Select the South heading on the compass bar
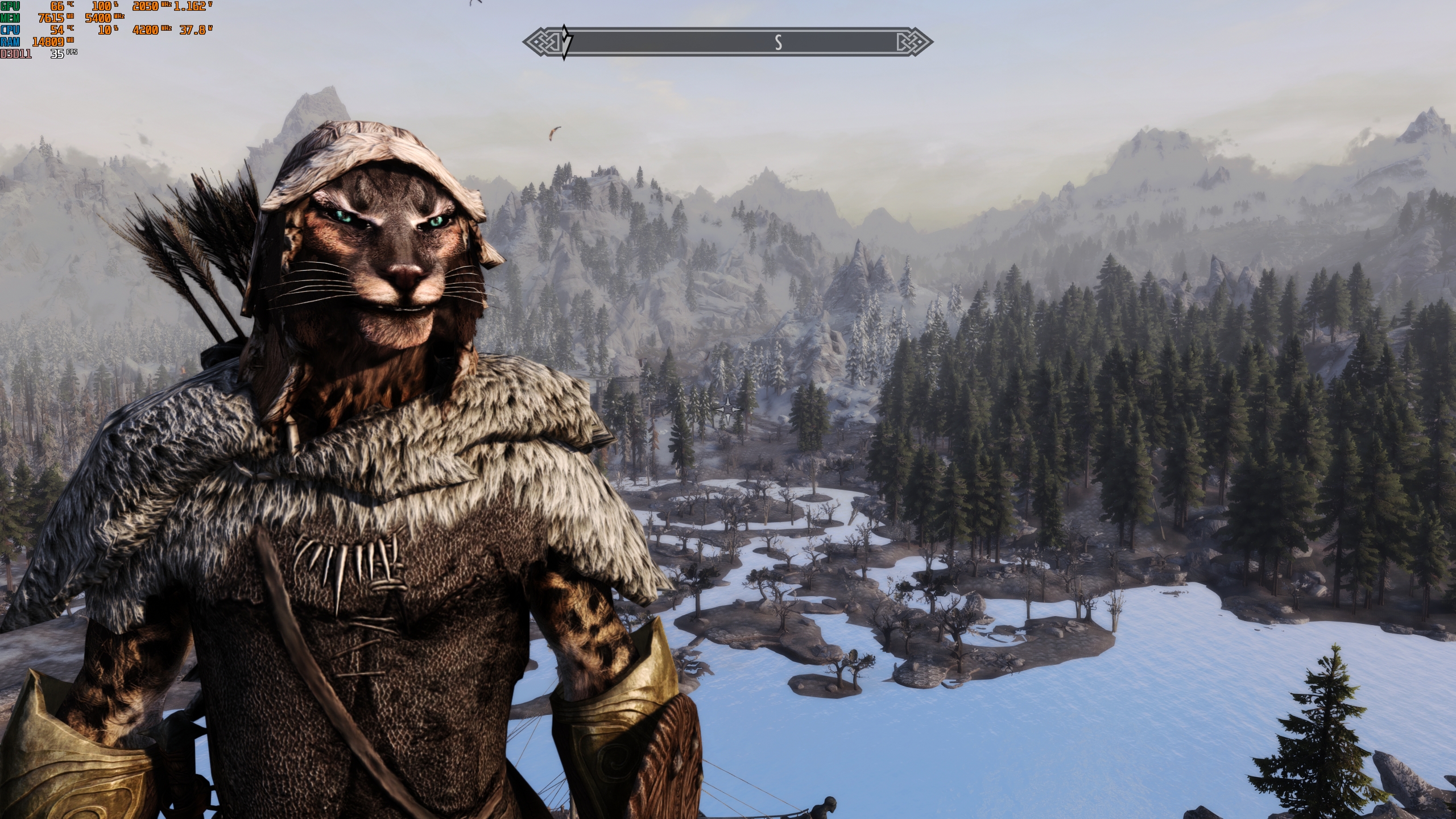The height and width of the screenshot is (819, 1456). (x=778, y=42)
